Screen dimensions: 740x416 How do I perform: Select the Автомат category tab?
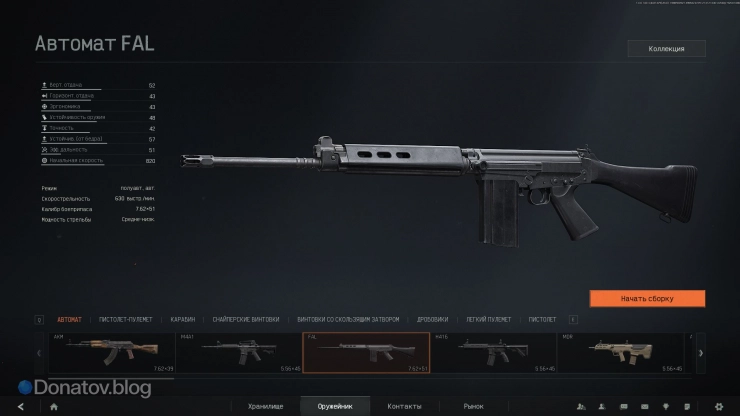(70, 320)
